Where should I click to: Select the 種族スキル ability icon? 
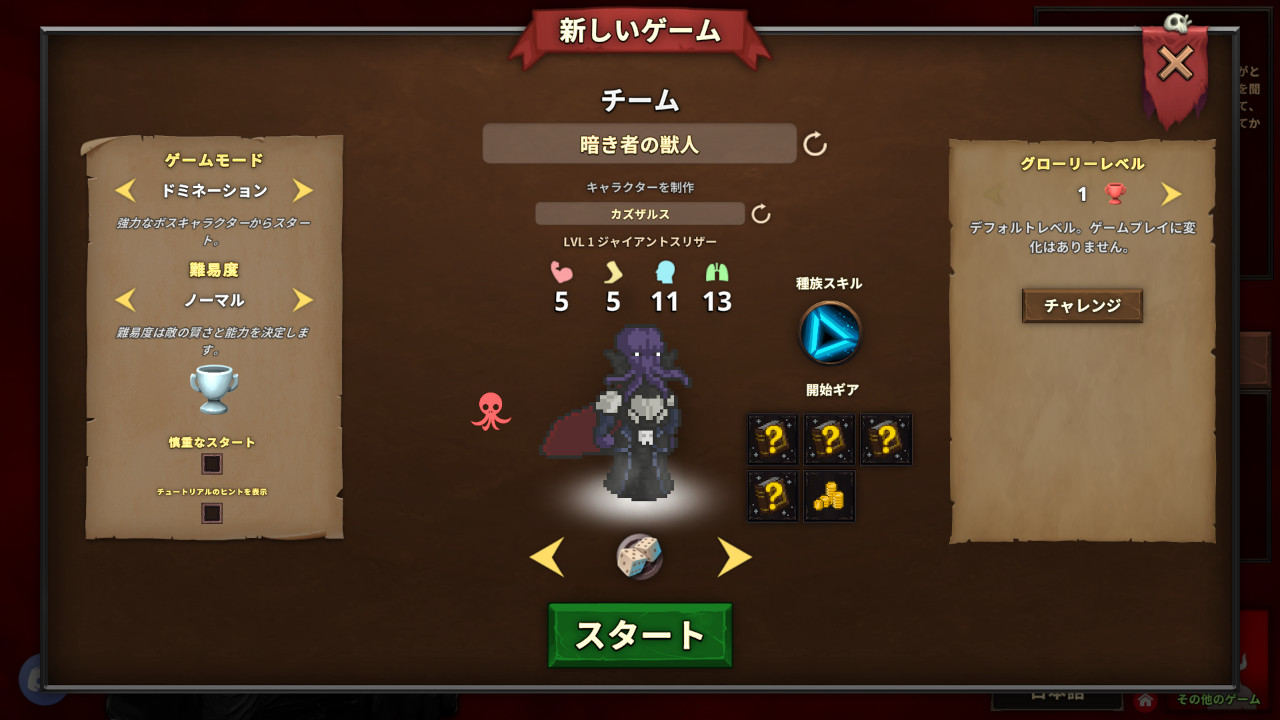[830, 333]
